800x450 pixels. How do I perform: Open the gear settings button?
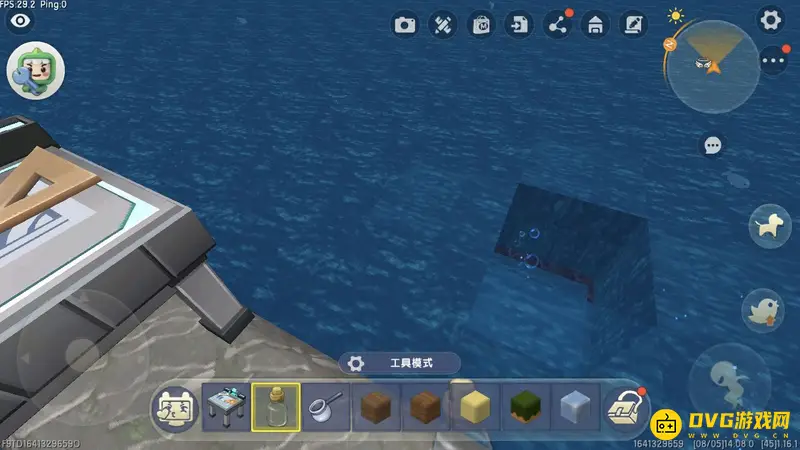pyautogui.click(x=770, y=19)
